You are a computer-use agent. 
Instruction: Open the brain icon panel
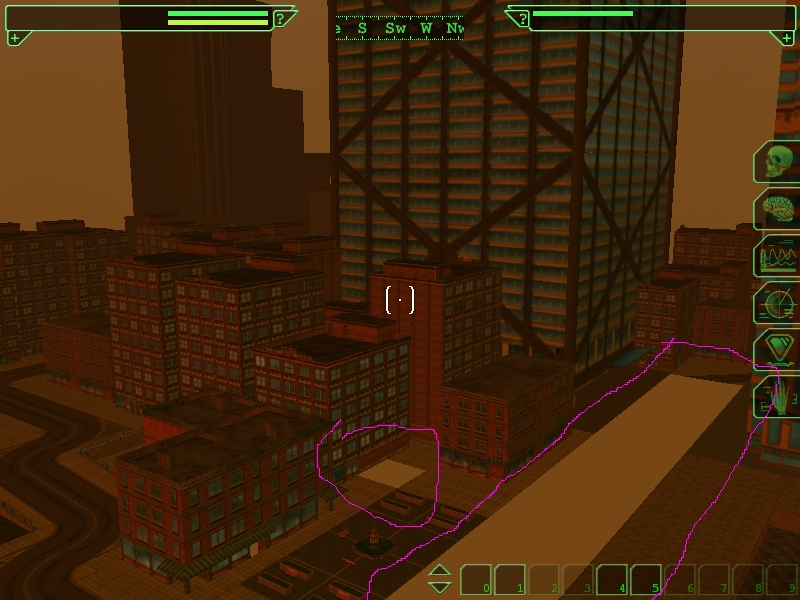pos(777,210)
